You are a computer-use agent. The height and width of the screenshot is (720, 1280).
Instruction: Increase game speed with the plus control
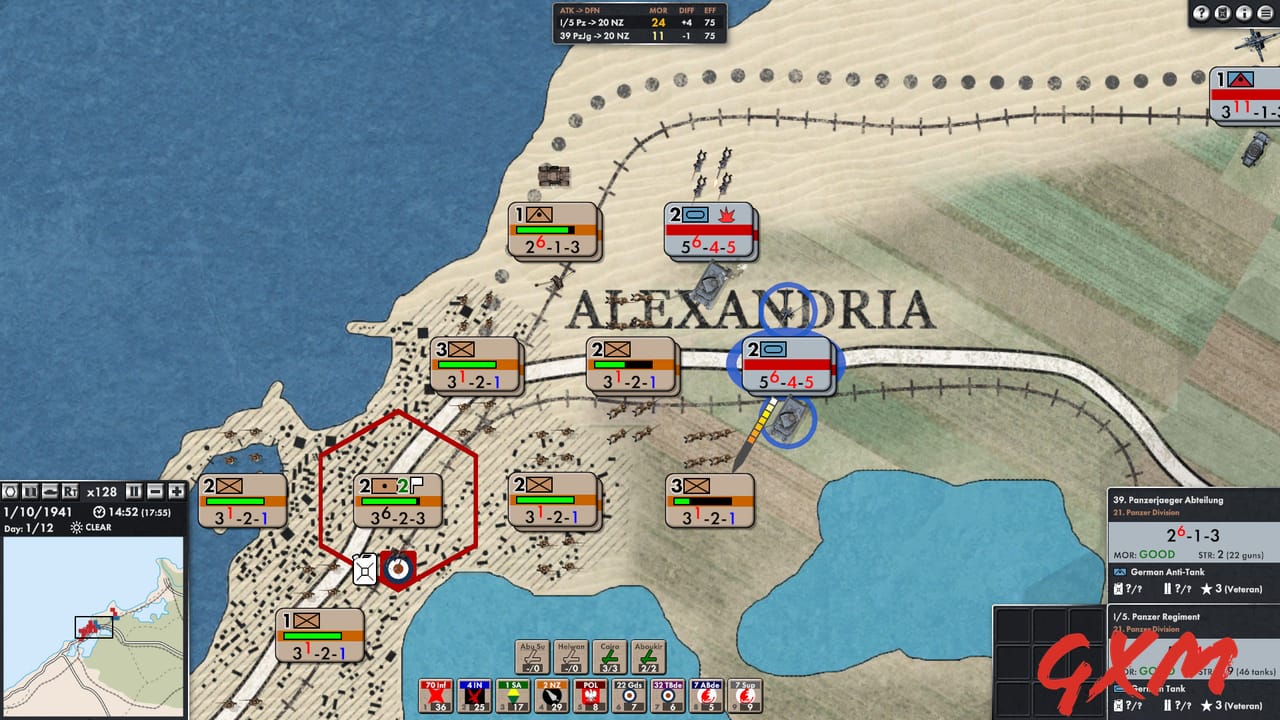click(x=175, y=492)
